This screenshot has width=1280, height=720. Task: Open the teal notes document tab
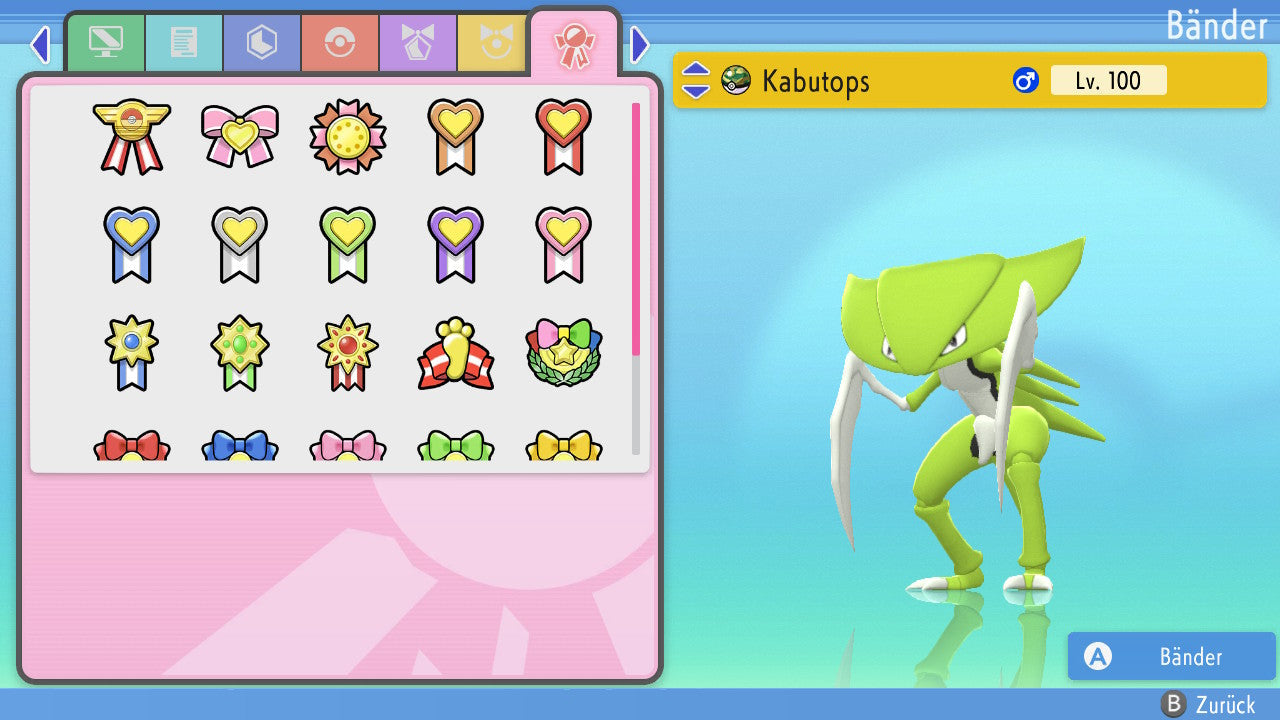(184, 43)
